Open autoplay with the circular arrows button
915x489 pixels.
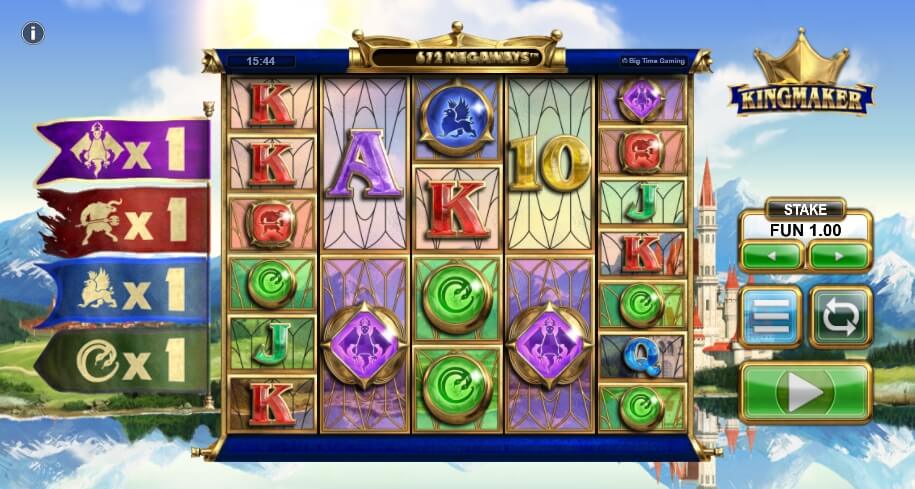pos(840,316)
